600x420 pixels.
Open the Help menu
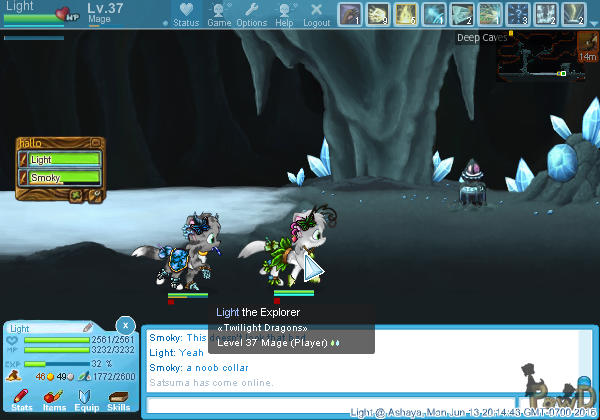284,14
